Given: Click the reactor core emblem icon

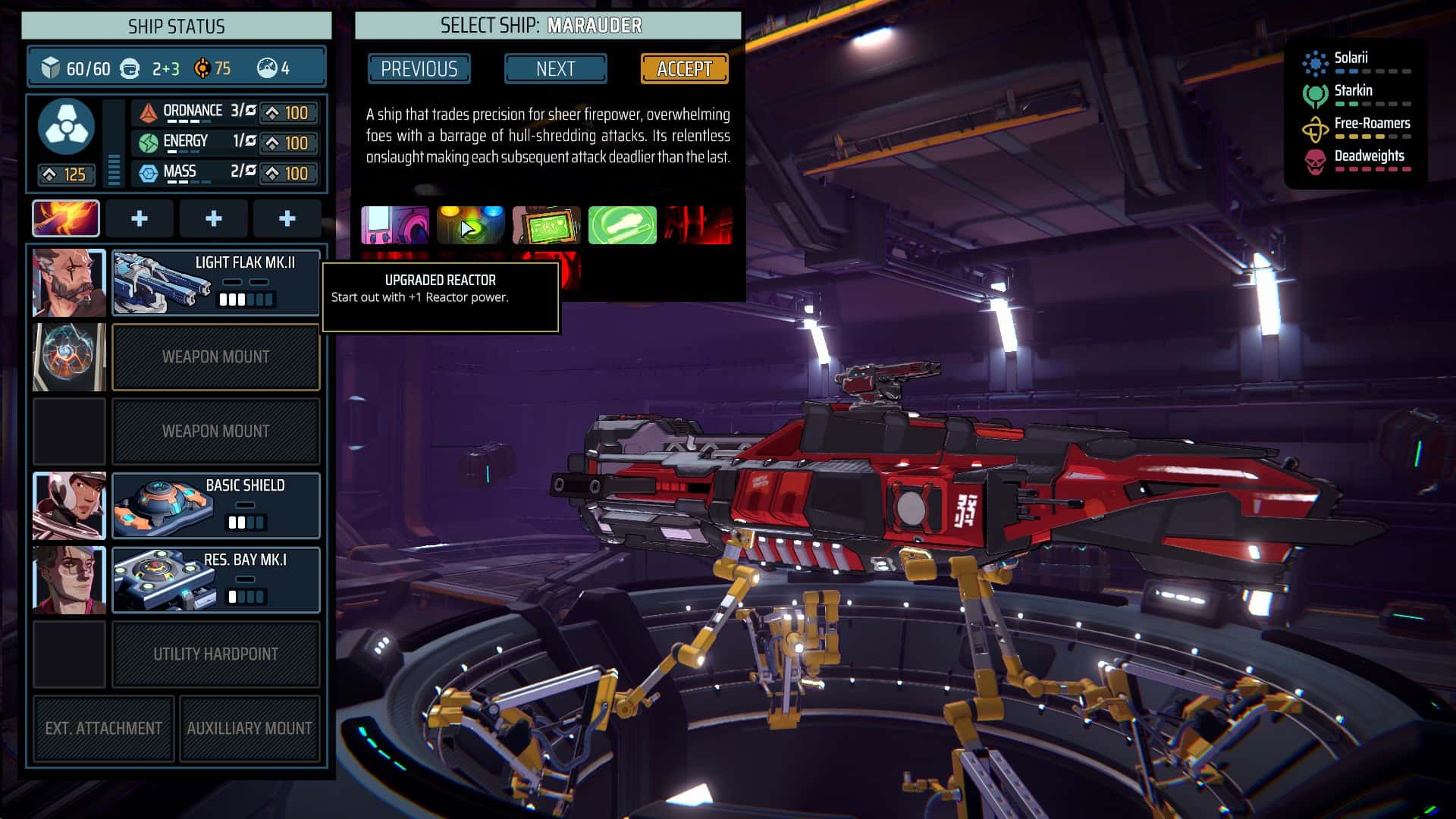Looking at the screenshot, I should click(x=67, y=126).
